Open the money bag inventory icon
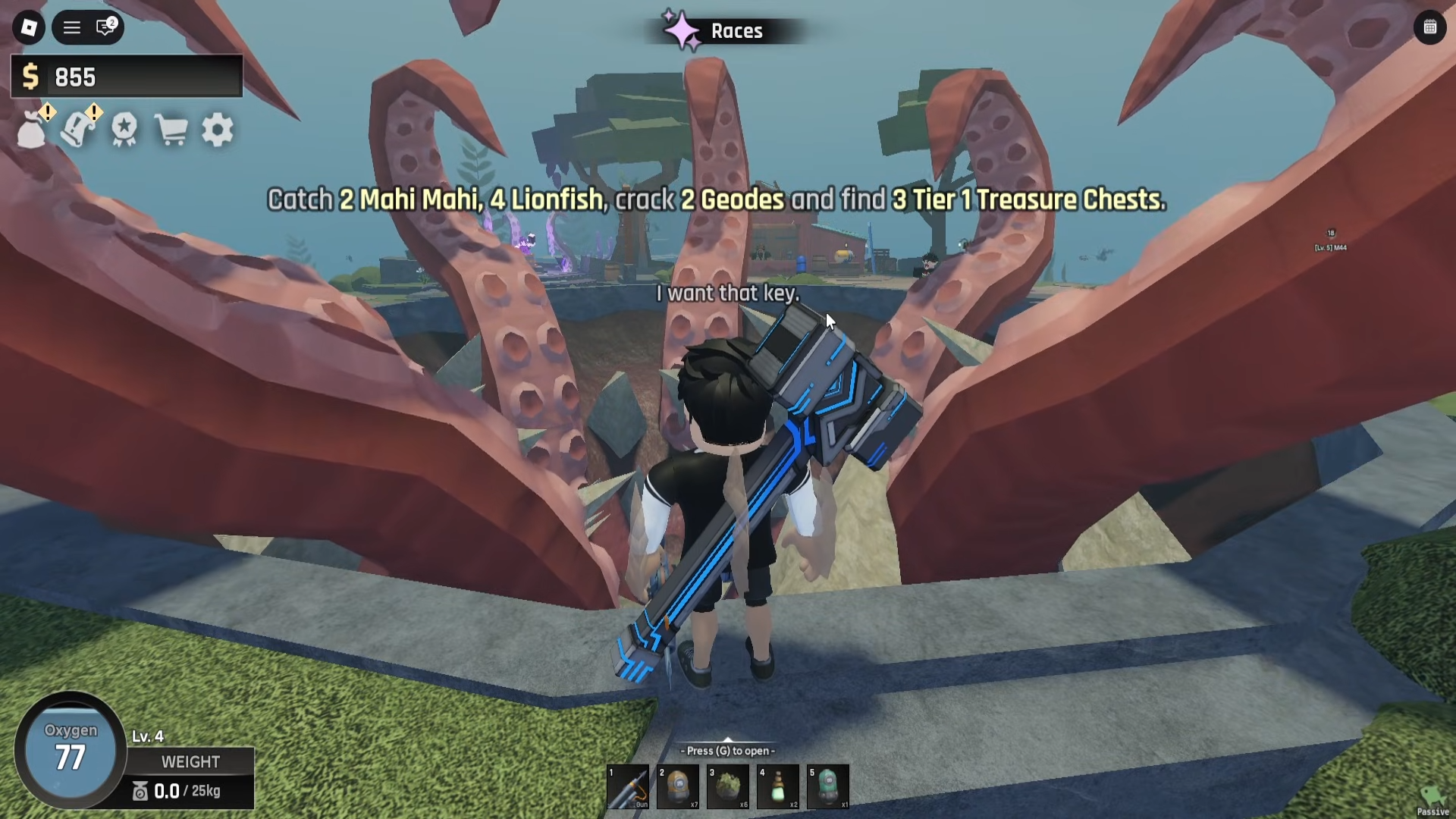This screenshot has height=819, width=1456. pyautogui.click(x=33, y=130)
